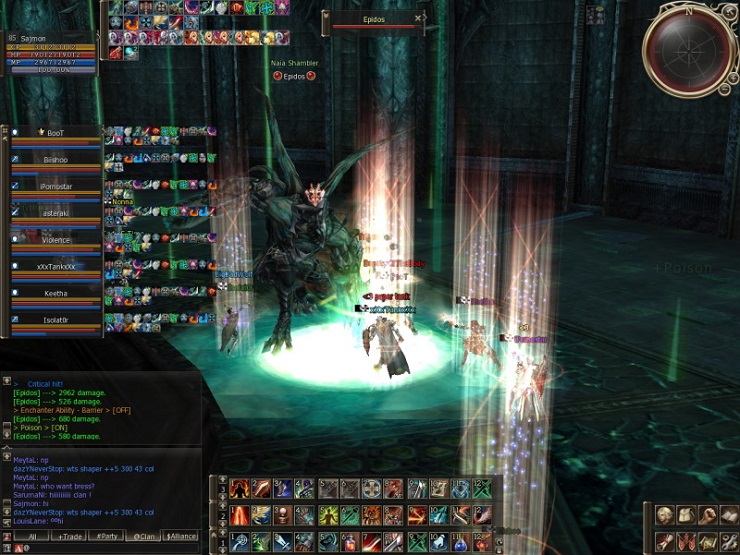This screenshot has height=555, width=740.
Task: Open the character face menu icon
Action: coord(663,515)
